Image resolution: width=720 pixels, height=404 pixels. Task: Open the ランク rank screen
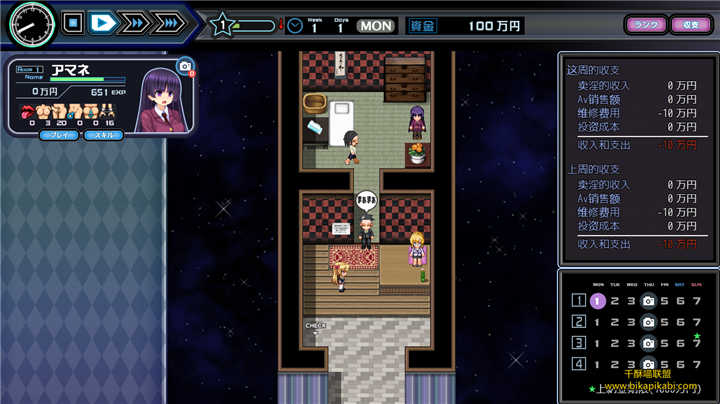pyautogui.click(x=645, y=24)
